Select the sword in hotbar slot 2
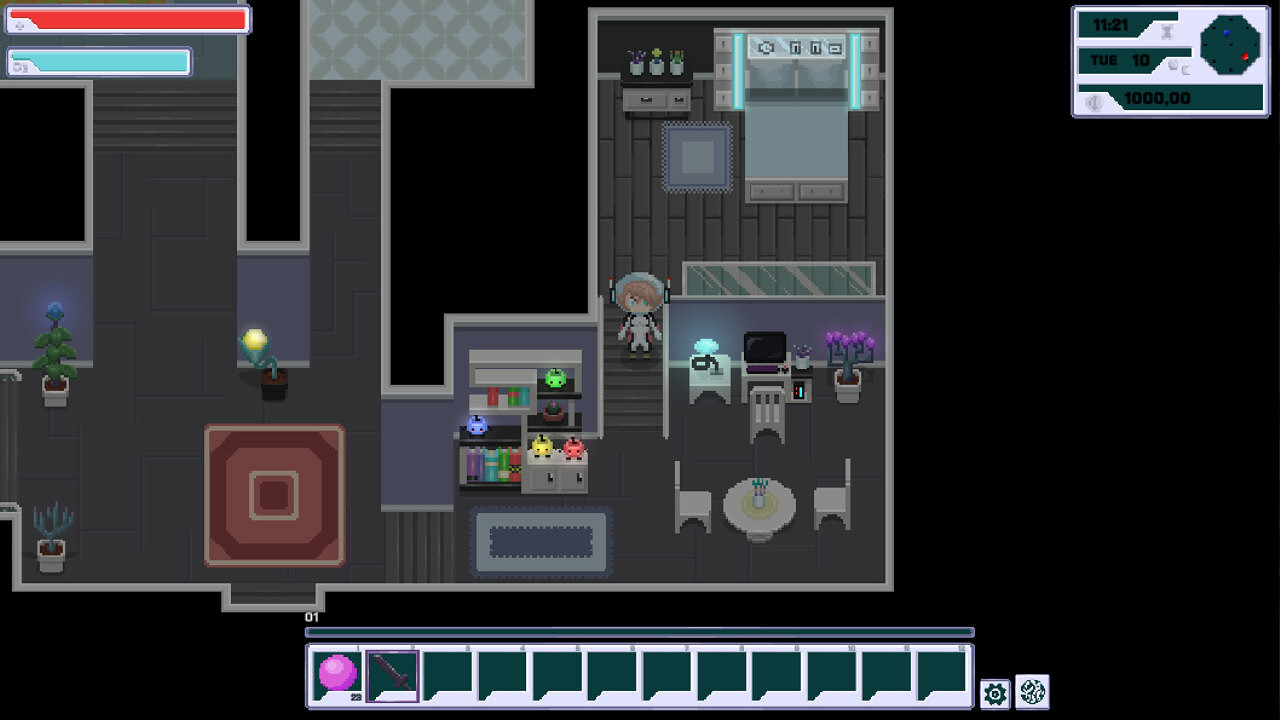The height and width of the screenshot is (720, 1280). (x=391, y=676)
